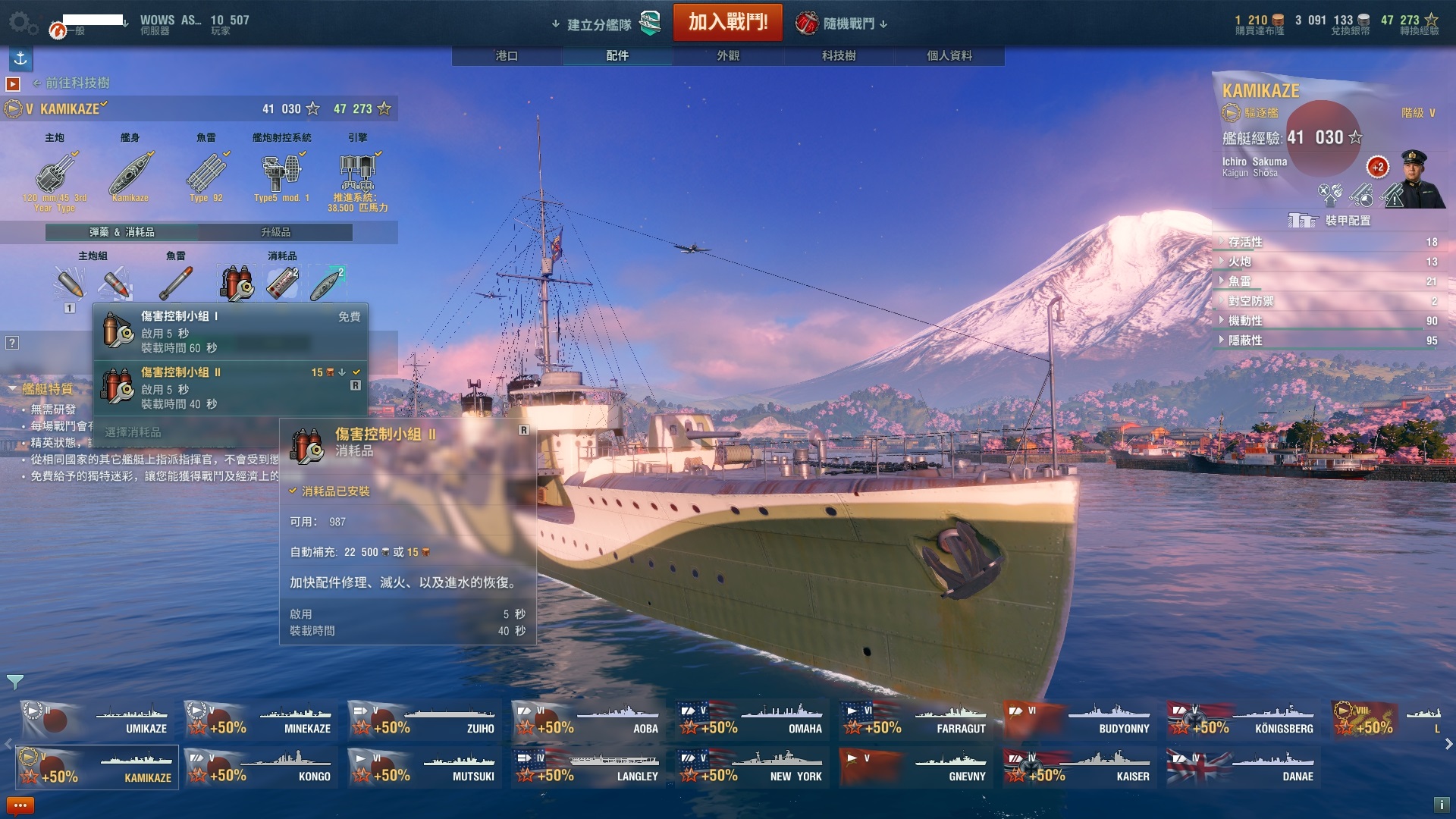The width and height of the screenshot is (1456, 819).
Task: Select the Kamikaze hull module
Action: tap(130, 176)
